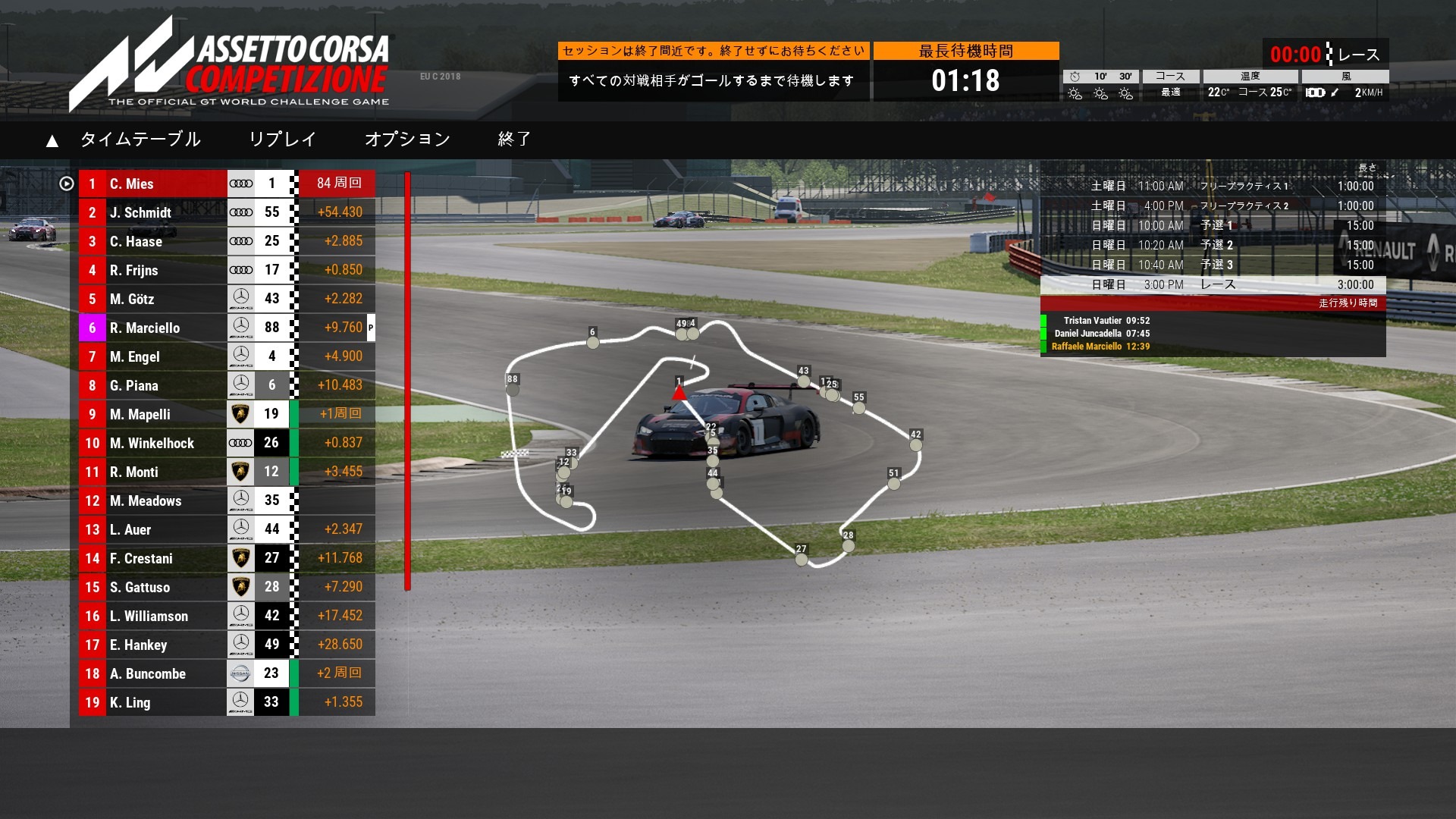Click the red leaderboard scrollbar

click(x=407, y=379)
